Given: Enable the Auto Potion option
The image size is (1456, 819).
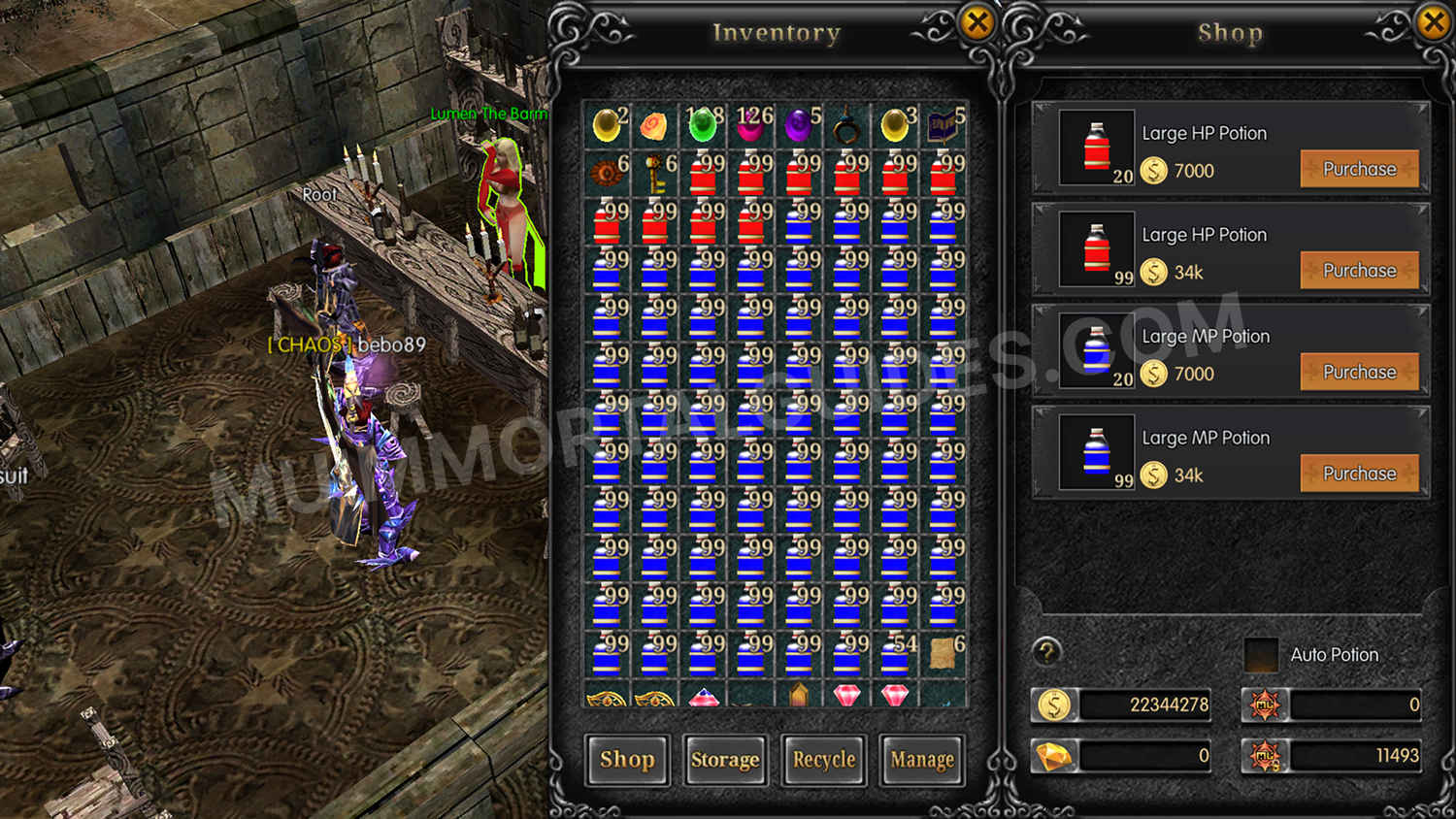Looking at the screenshot, I should point(1262,656).
